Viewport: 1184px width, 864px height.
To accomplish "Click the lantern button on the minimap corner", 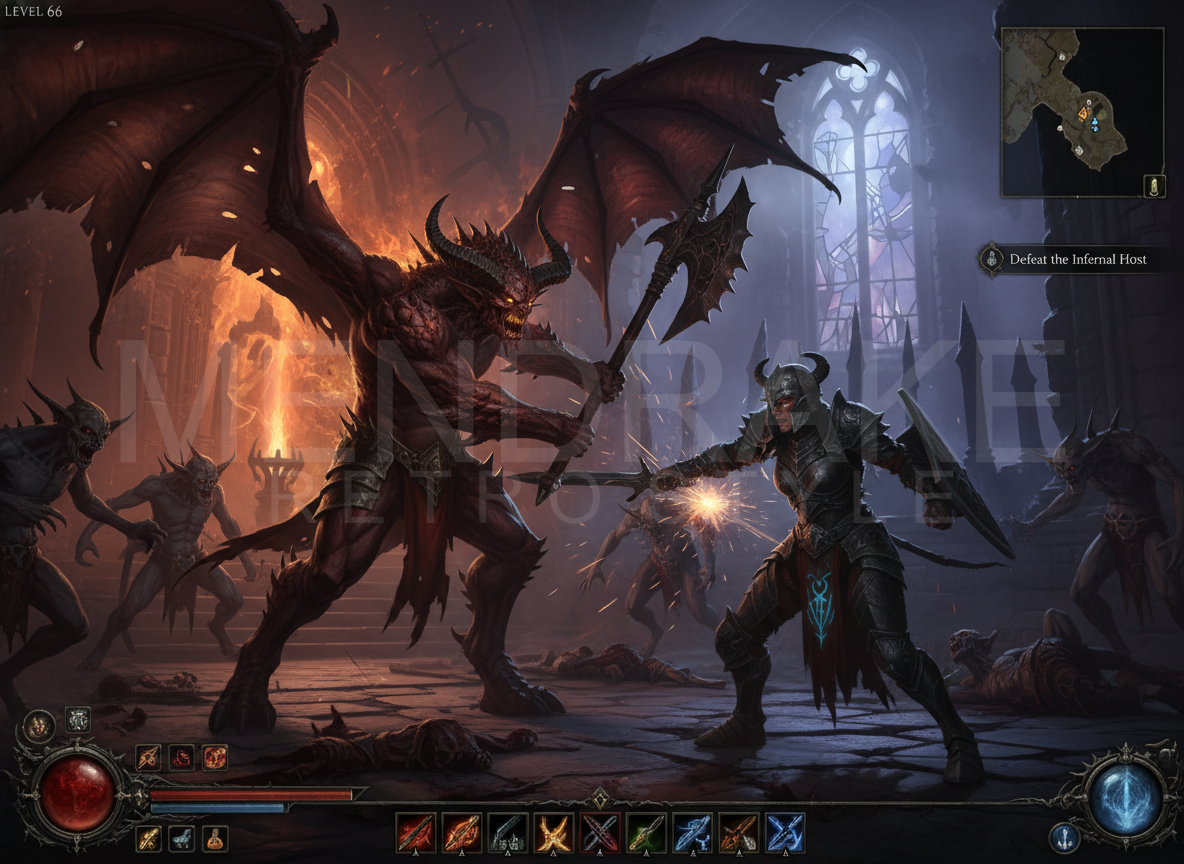I will [x=1154, y=186].
